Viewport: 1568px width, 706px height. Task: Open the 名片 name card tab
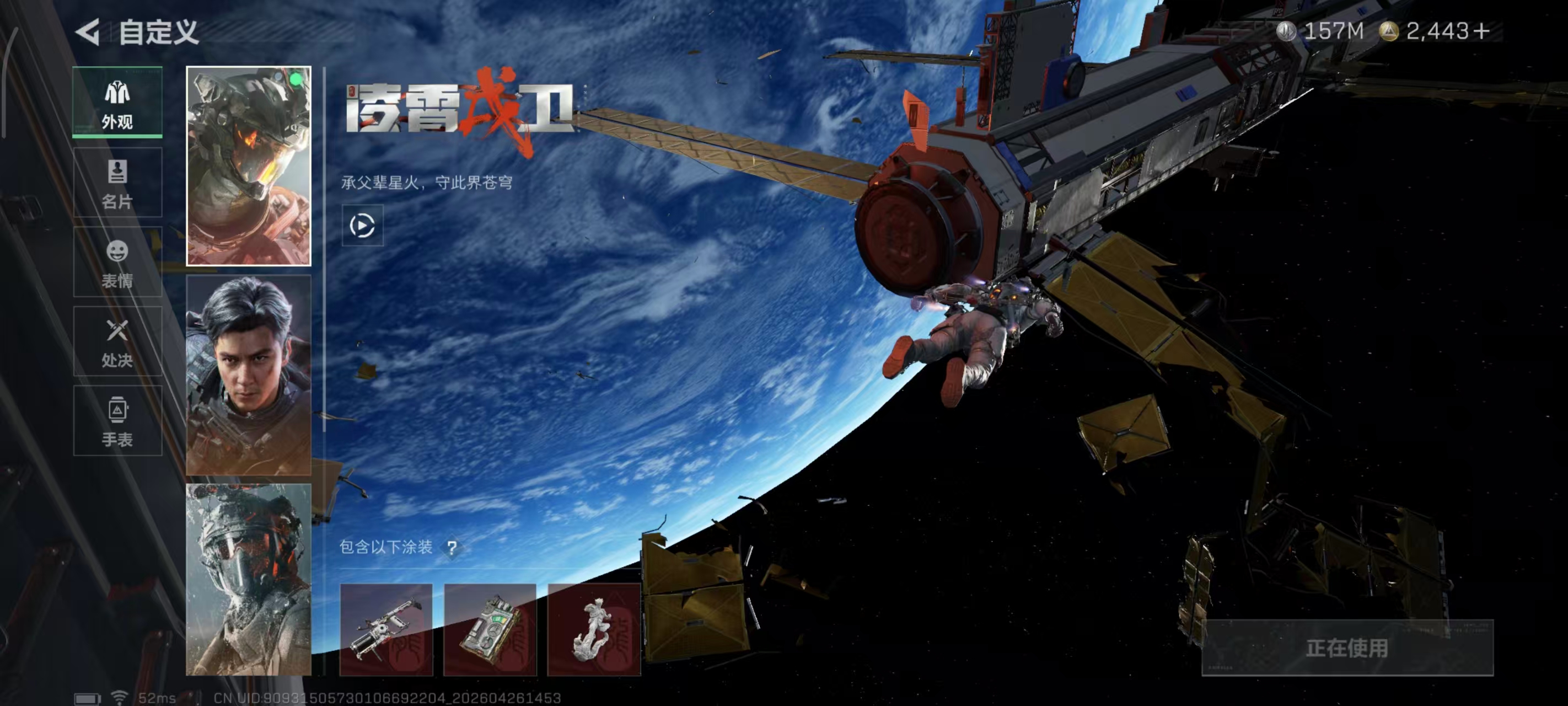(x=117, y=182)
